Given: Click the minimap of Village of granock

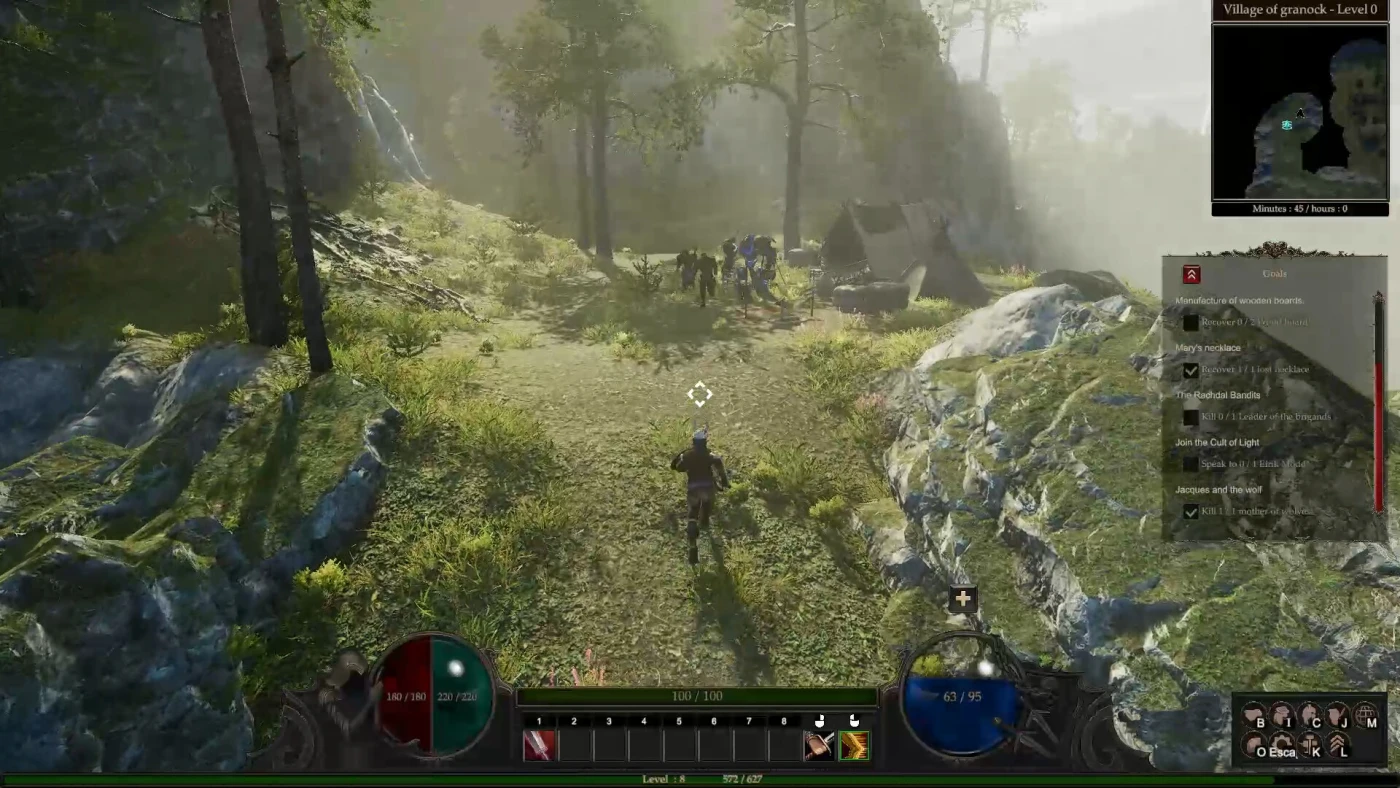Looking at the screenshot, I should (1299, 112).
